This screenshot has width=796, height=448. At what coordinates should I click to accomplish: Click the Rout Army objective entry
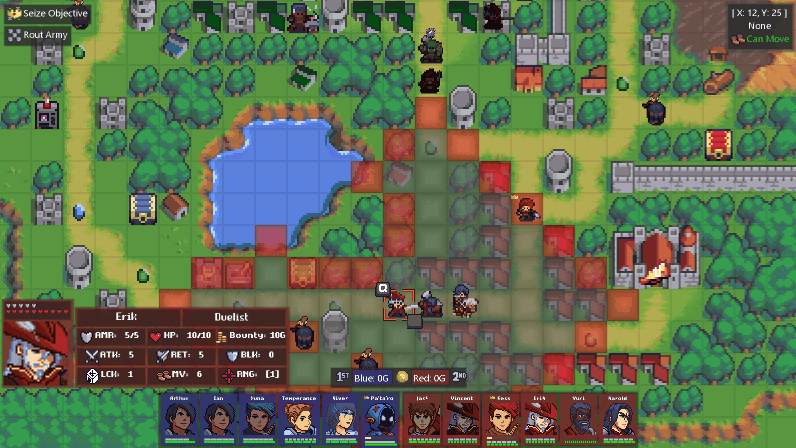(42, 34)
